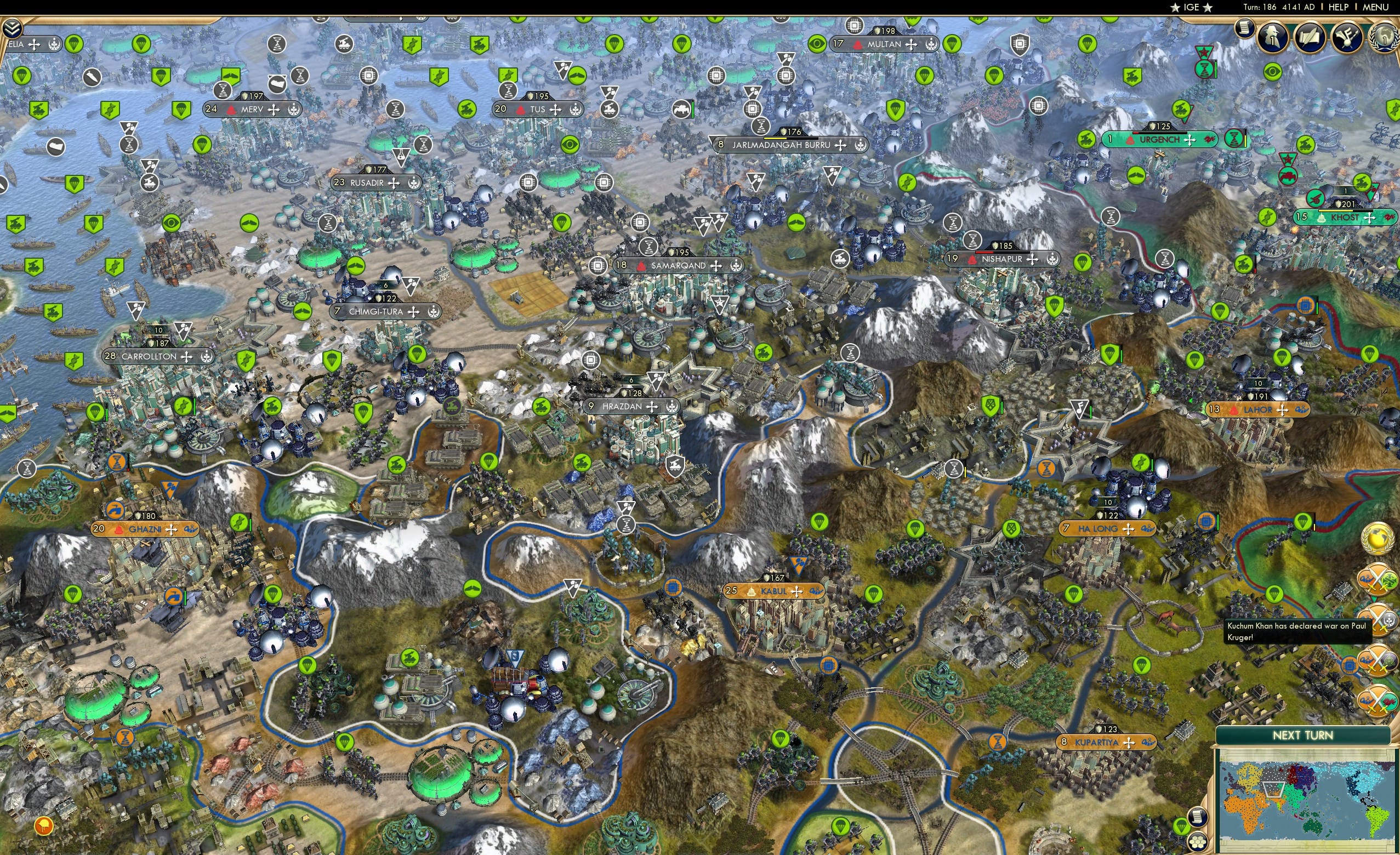This screenshot has height=855, width=1400.
Task: Click the golden laurel notification on right edge
Action: tap(1378, 539)
